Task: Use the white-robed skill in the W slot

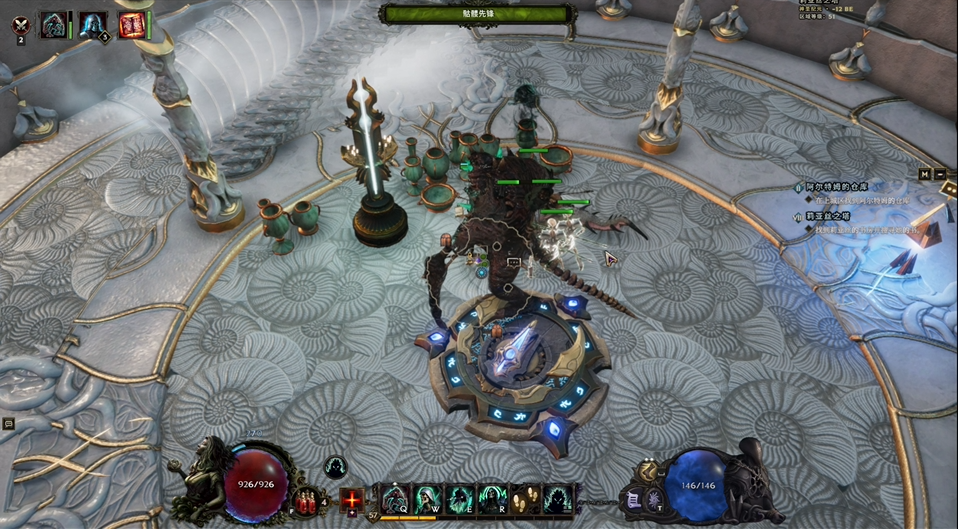Action: coord(427,497)
